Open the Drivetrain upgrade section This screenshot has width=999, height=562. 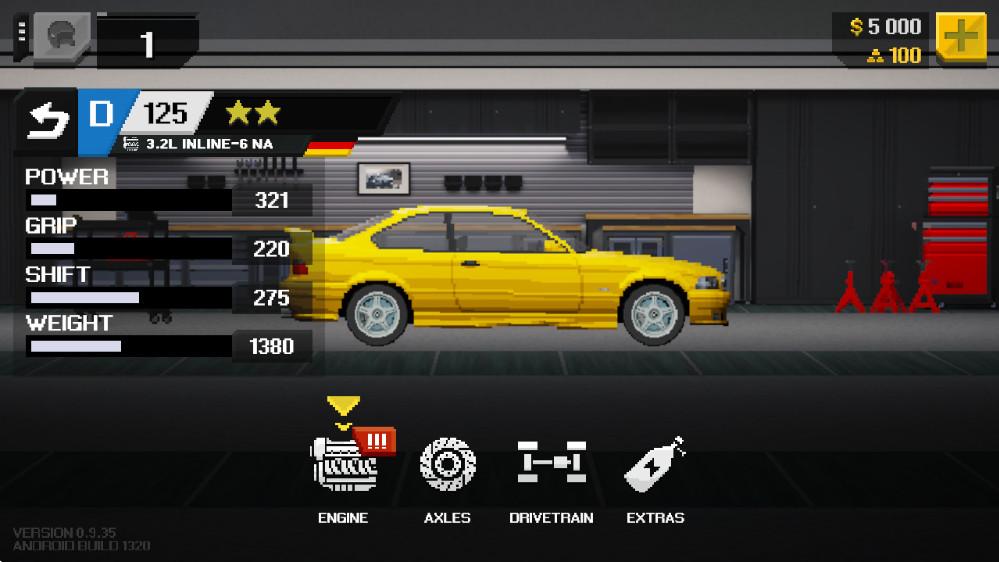pos(551,465)
